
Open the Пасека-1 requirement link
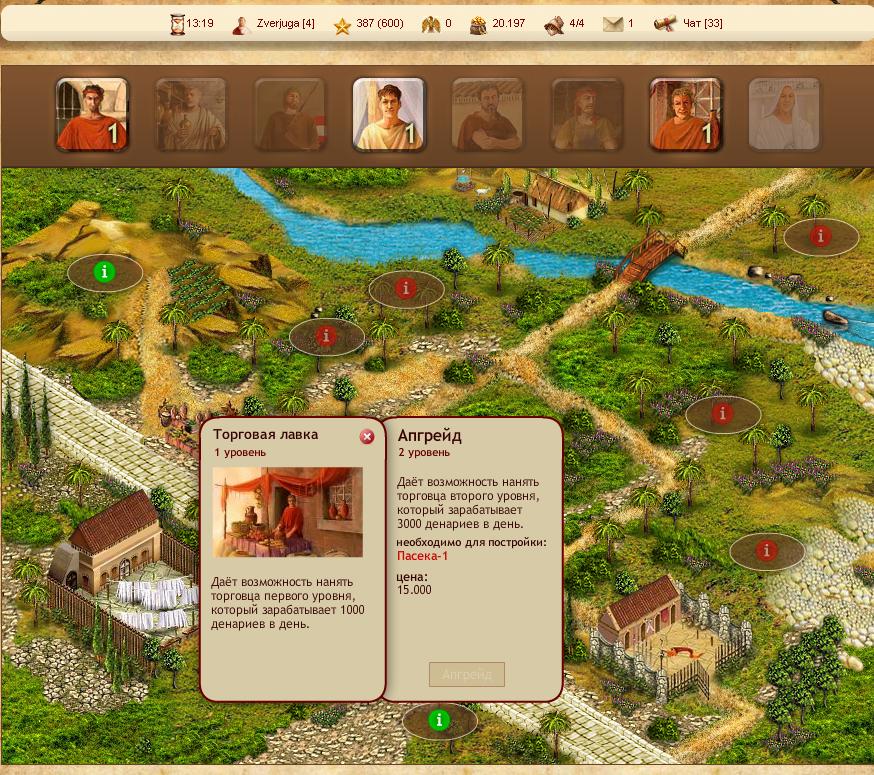pyautogui.click(x=423, y=556)
